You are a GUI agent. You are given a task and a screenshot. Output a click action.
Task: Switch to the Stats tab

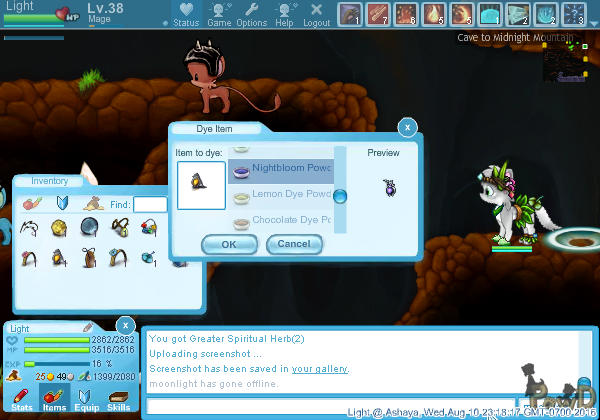pos(22,400)
